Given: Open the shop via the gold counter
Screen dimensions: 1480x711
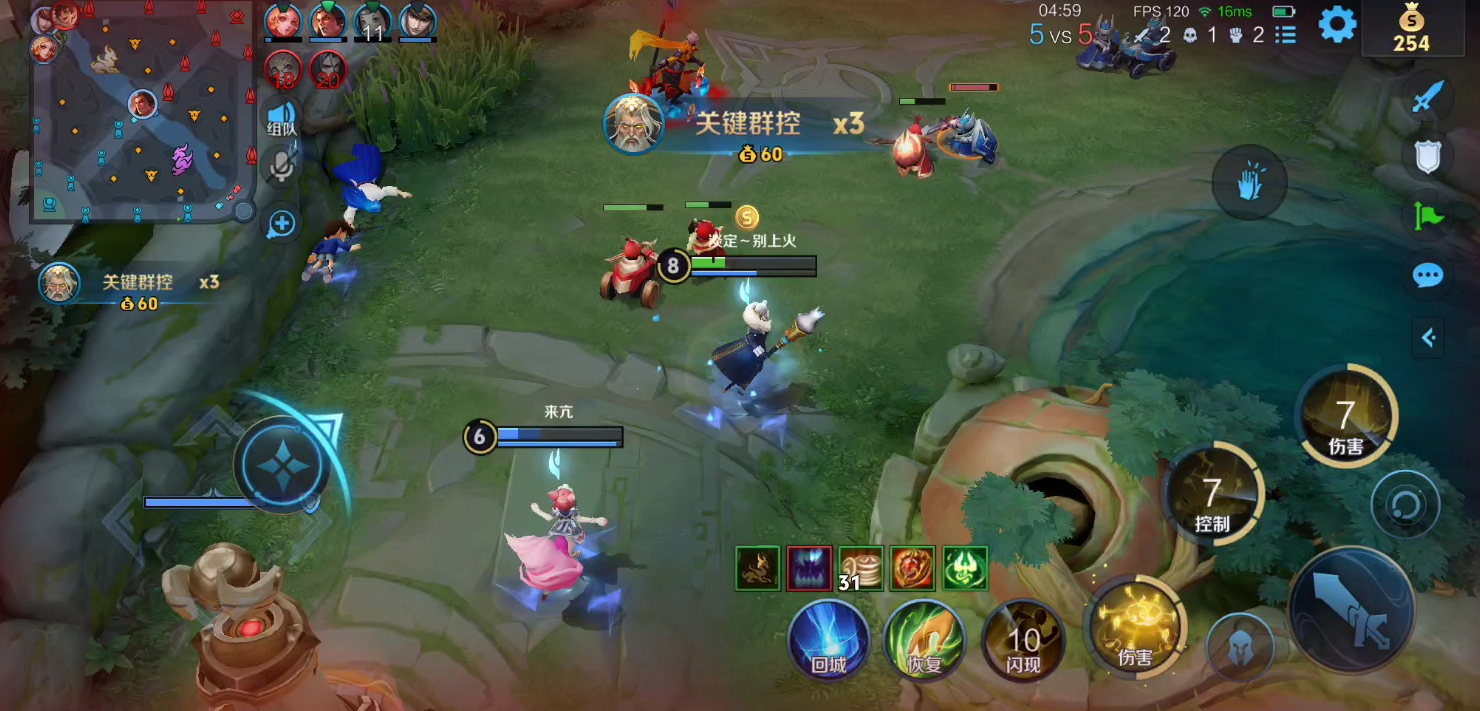Looking at the screenshot, I should pyautogui.click(x=1412, y=28).
